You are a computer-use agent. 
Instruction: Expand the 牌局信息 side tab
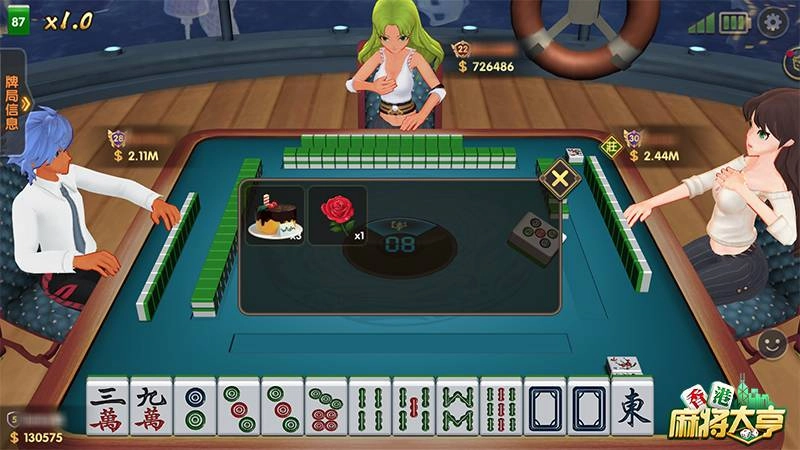[x=14, y=102]
